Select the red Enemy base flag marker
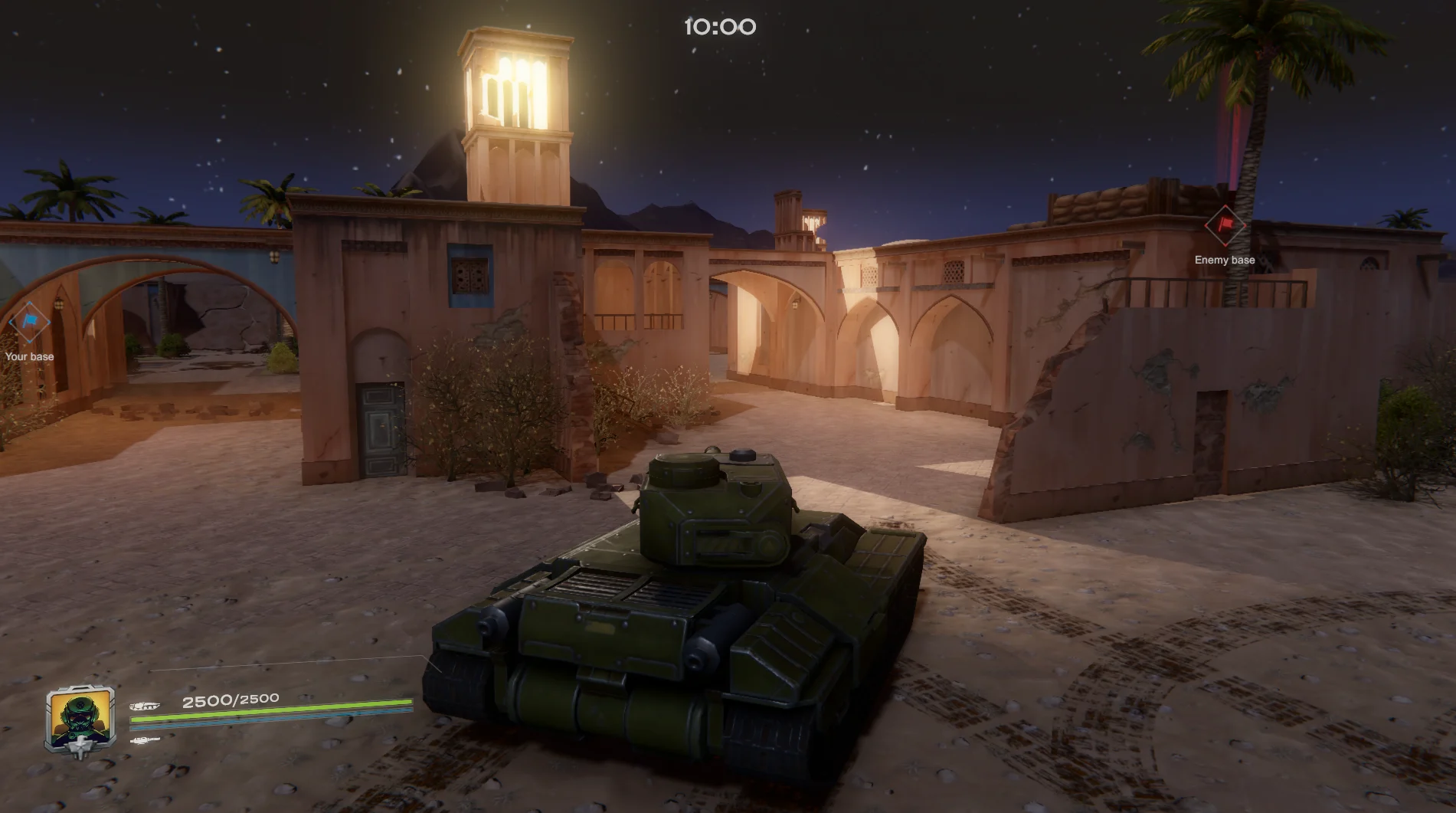Screen dimensions: 1456x813 click(1224, 225)
